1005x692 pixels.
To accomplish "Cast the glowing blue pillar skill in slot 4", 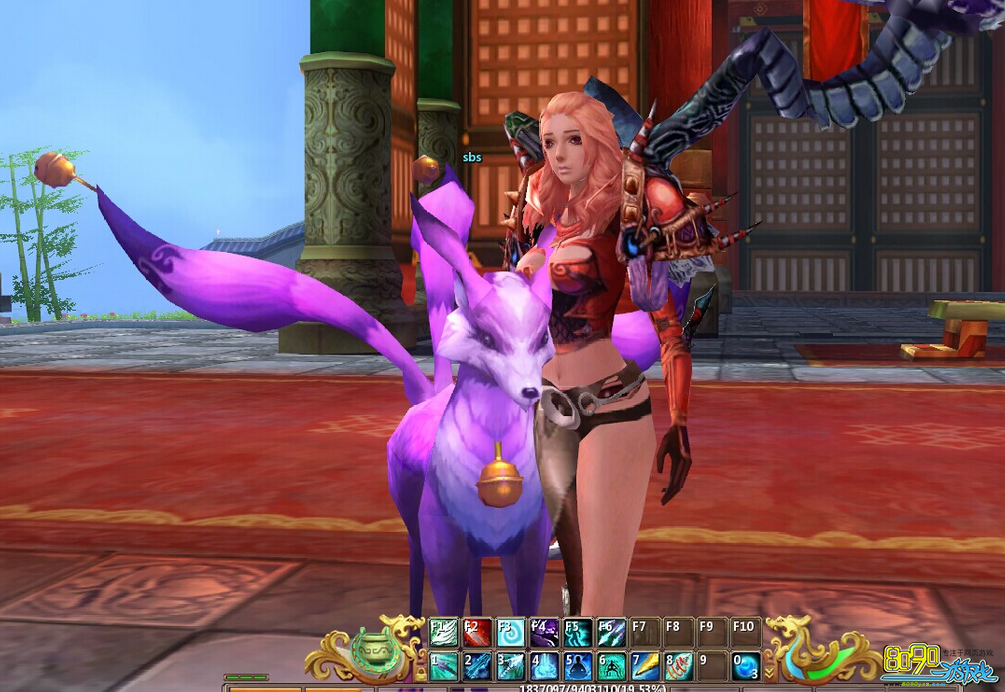I will click(544, 666).
